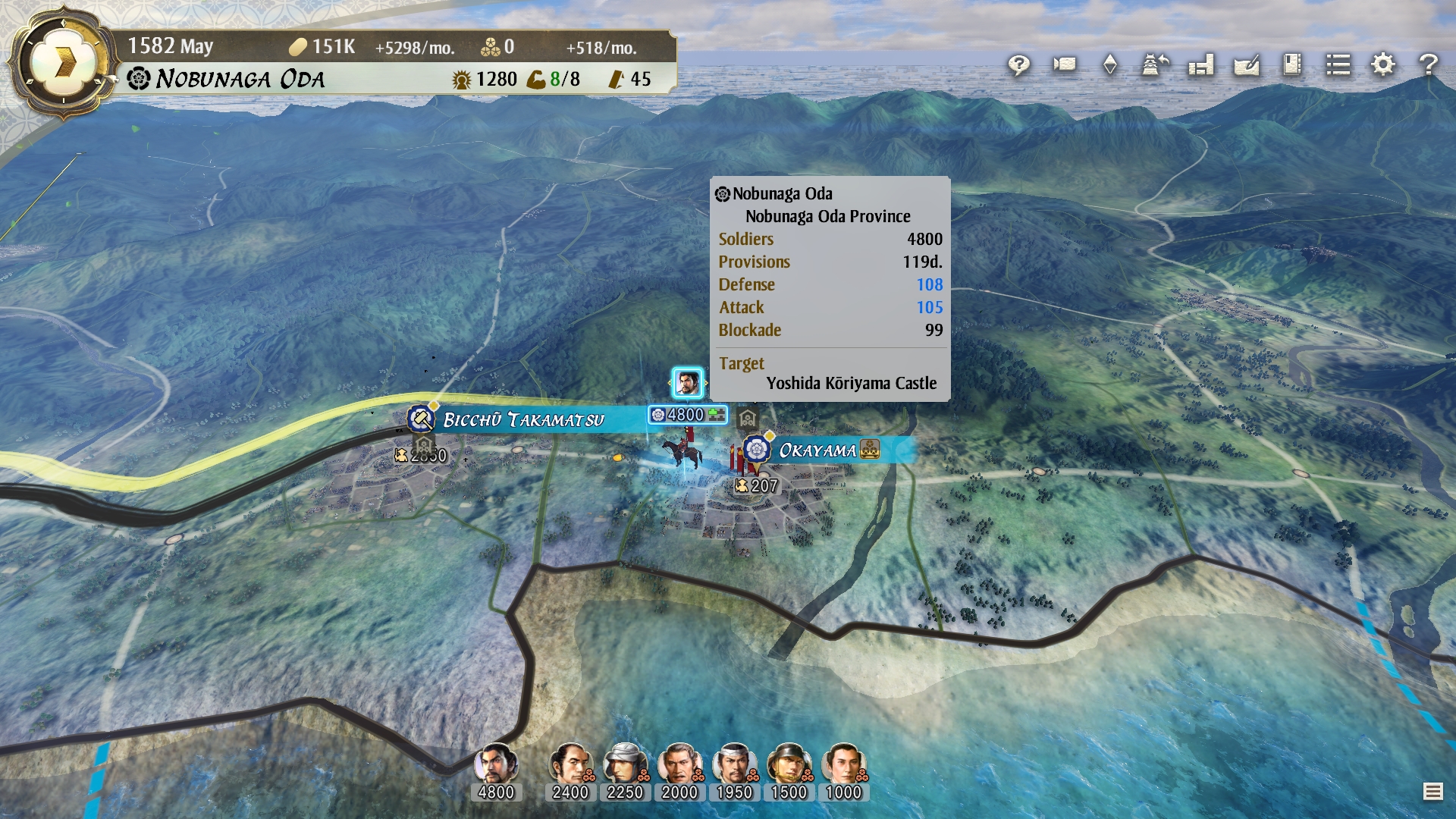The width and height of the screenshot is (1456, 819).
Task: Open help with the question mark icon
Action: [1429, 65]
